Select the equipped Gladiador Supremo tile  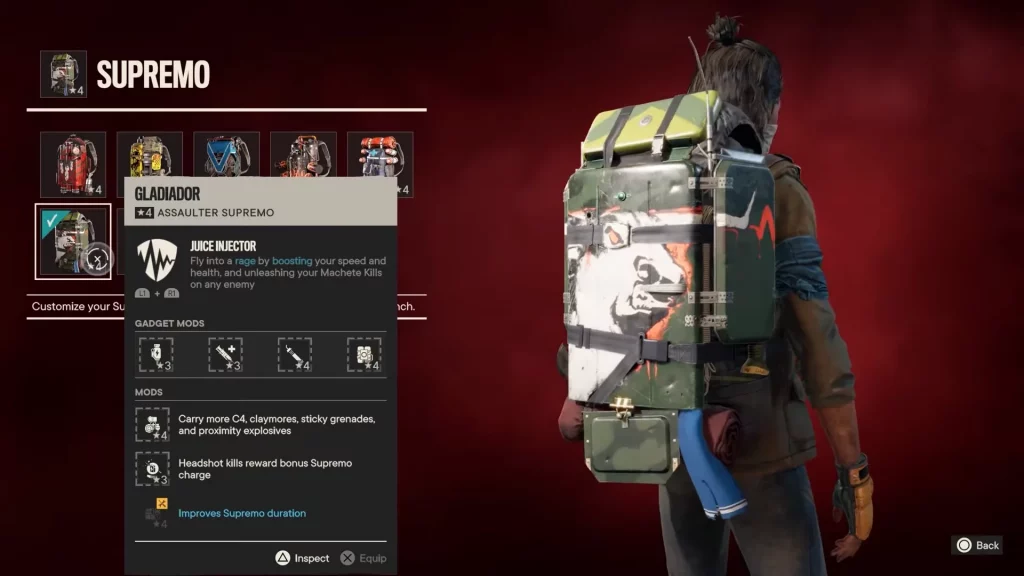[x=73, y=241]
